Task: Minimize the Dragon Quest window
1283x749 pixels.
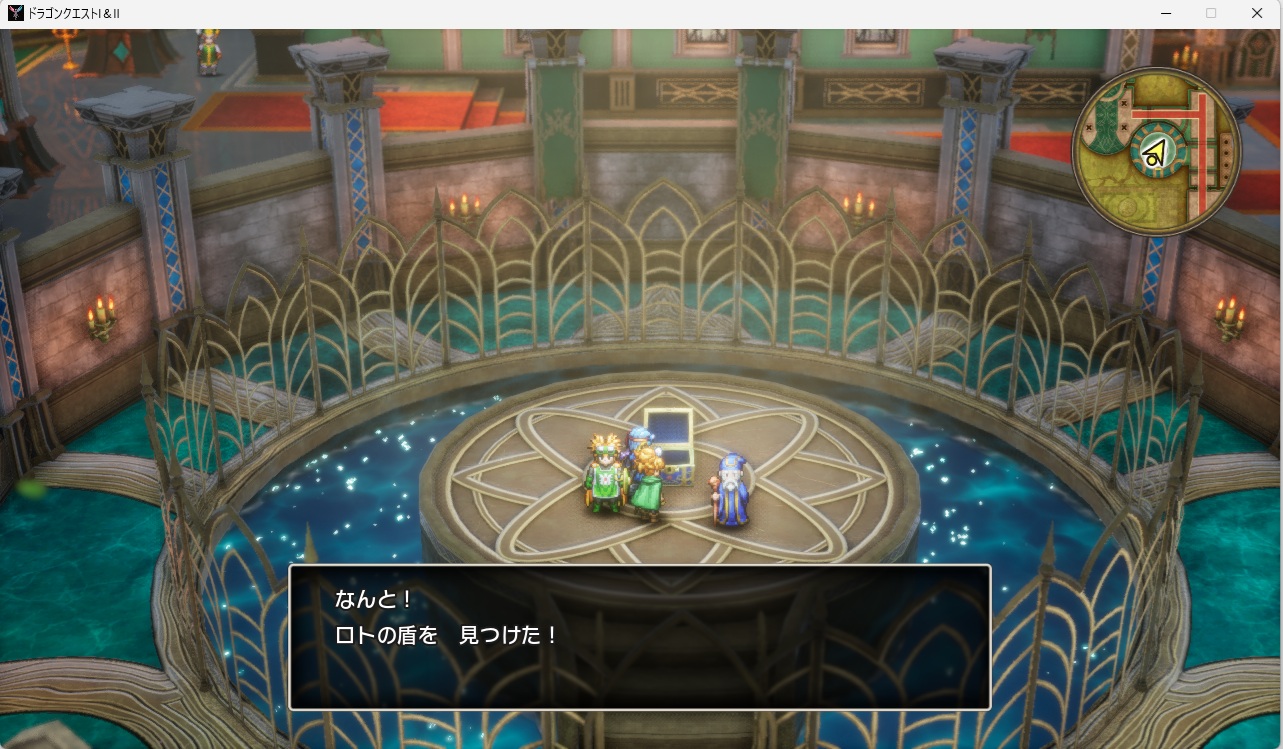Action: pos(1166,13)
